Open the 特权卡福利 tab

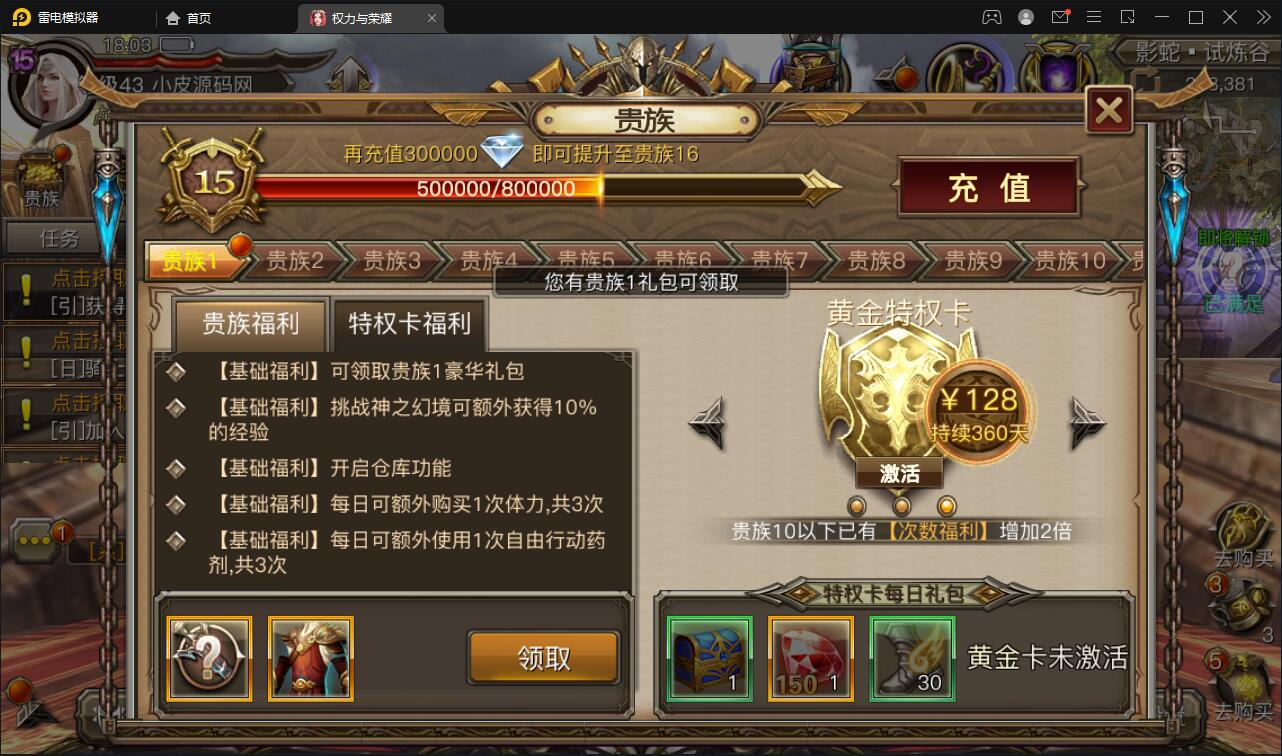click(409, 324)
